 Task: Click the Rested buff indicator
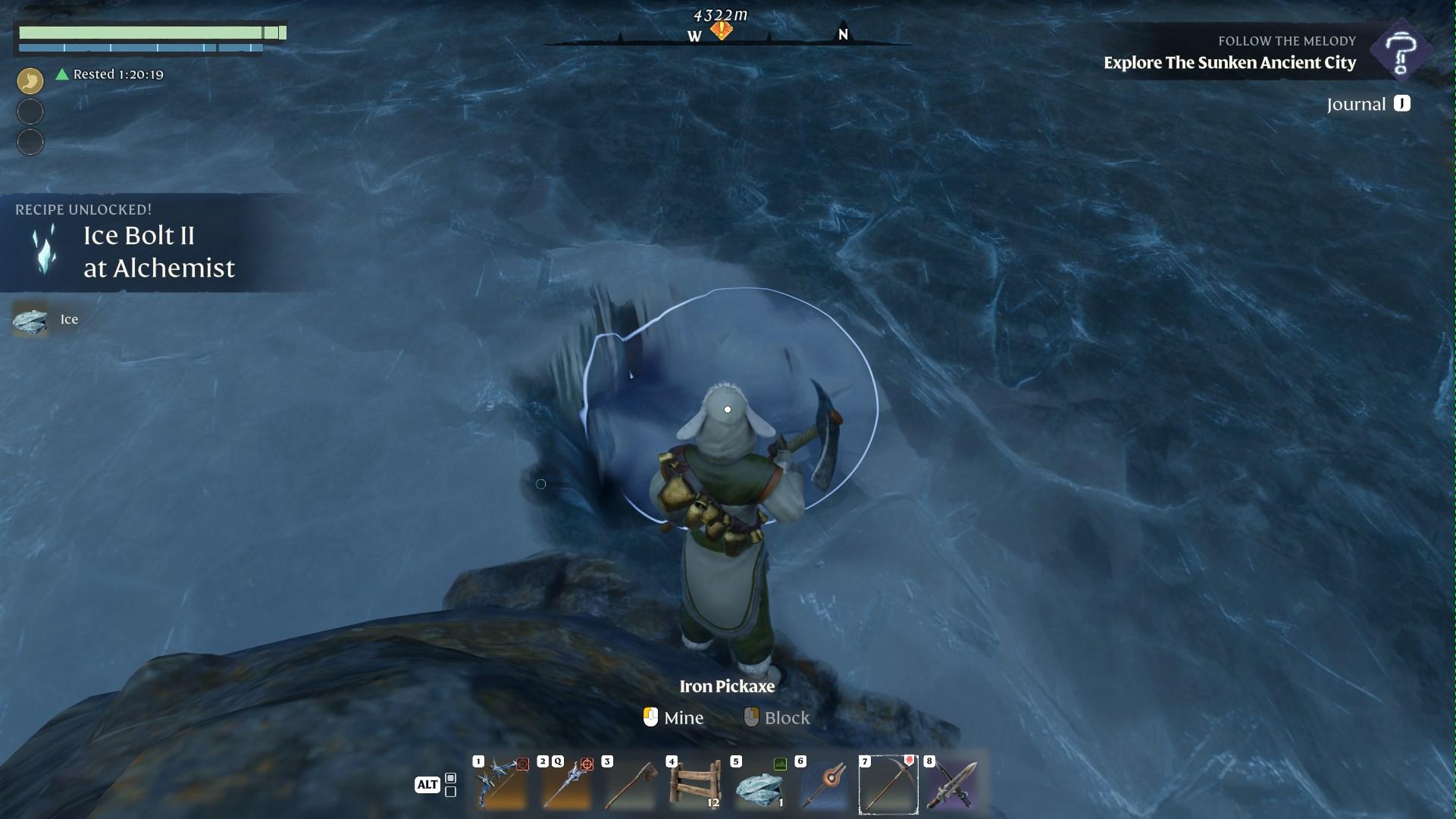tap(111, 74)
